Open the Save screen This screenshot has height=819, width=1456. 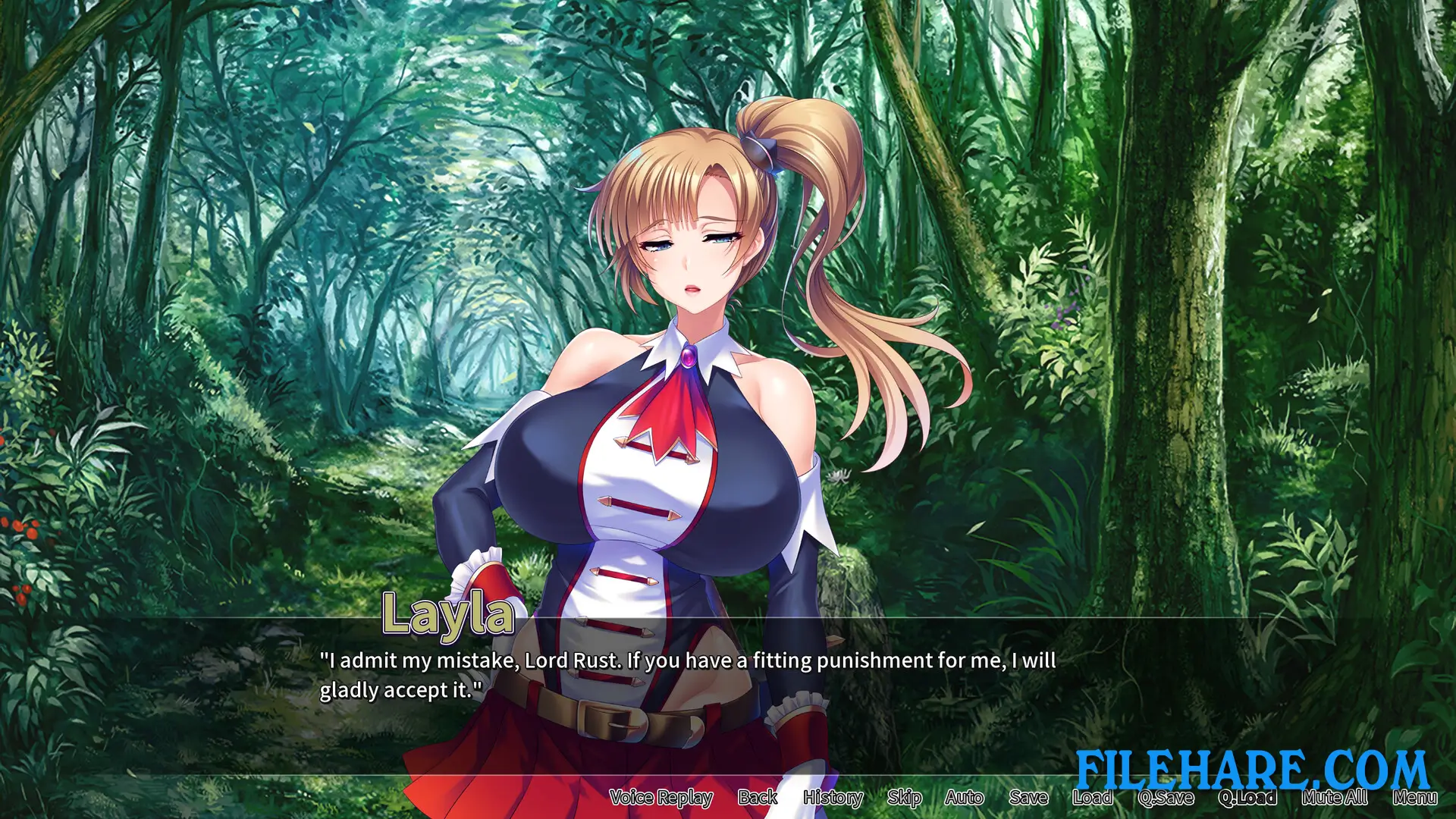[x=1028, y=798]
